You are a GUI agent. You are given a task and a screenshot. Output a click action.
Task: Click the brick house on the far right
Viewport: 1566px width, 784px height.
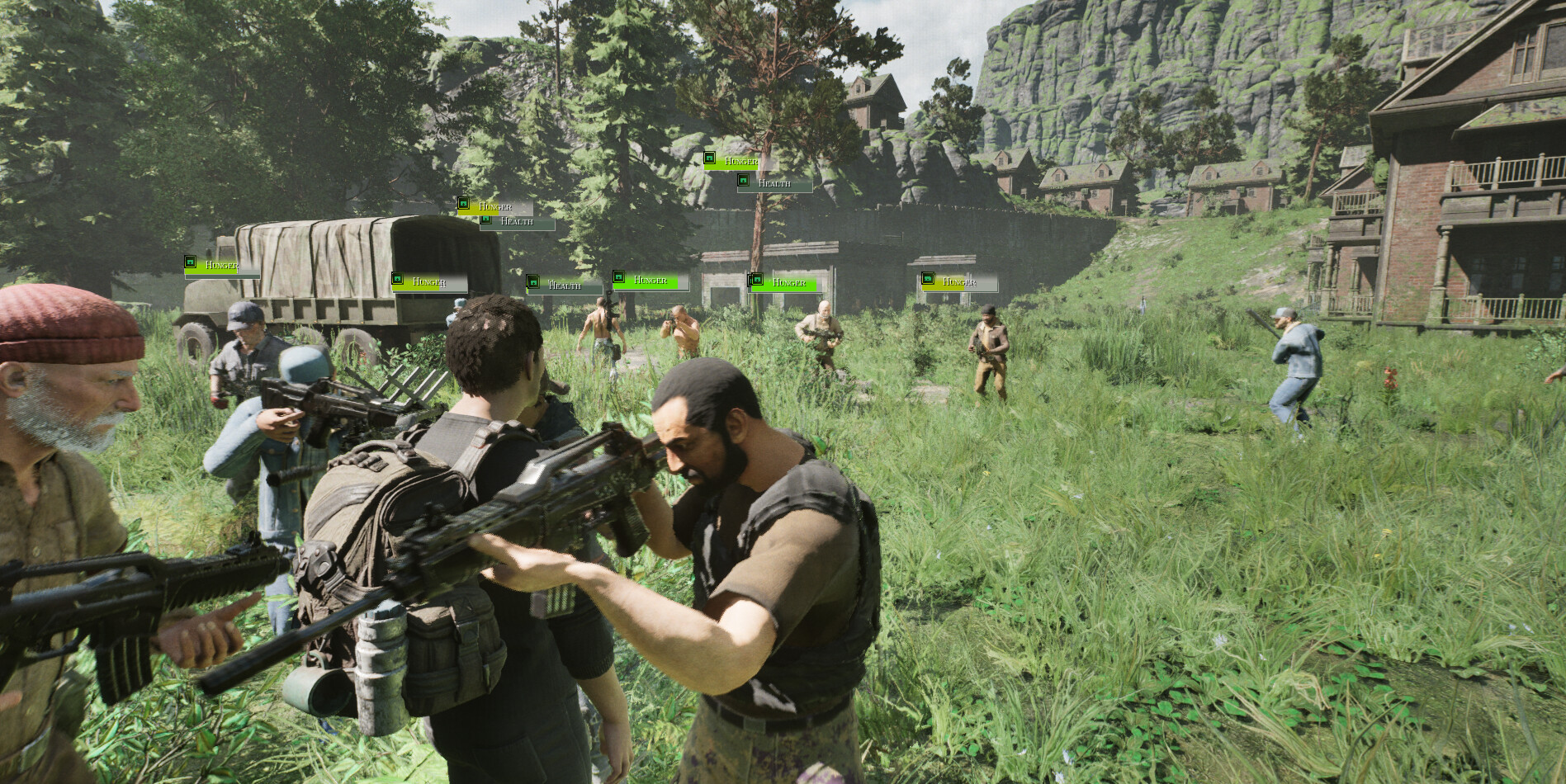click(x=1478, y=206)
